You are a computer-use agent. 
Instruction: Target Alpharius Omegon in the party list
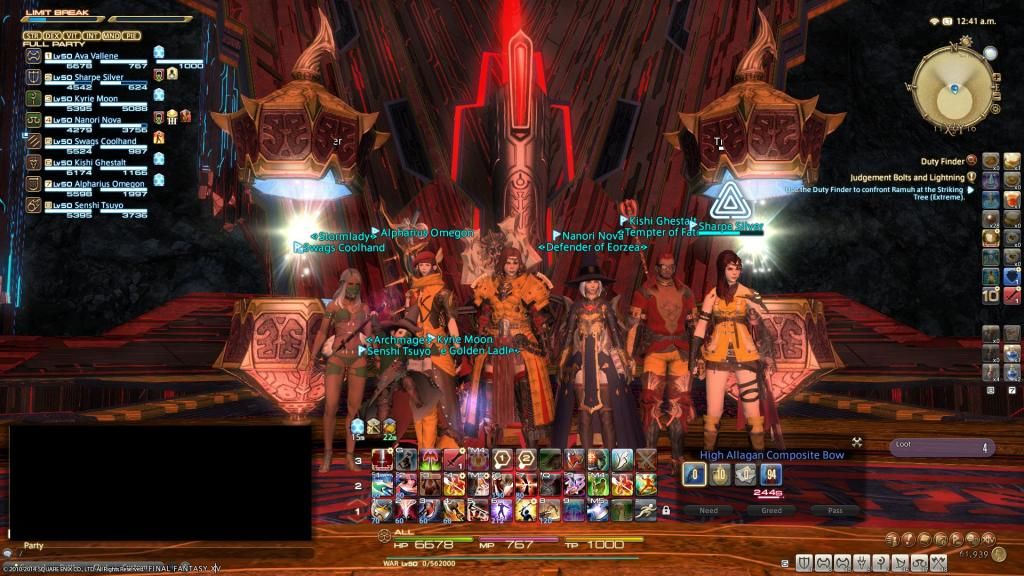point(102,184)
